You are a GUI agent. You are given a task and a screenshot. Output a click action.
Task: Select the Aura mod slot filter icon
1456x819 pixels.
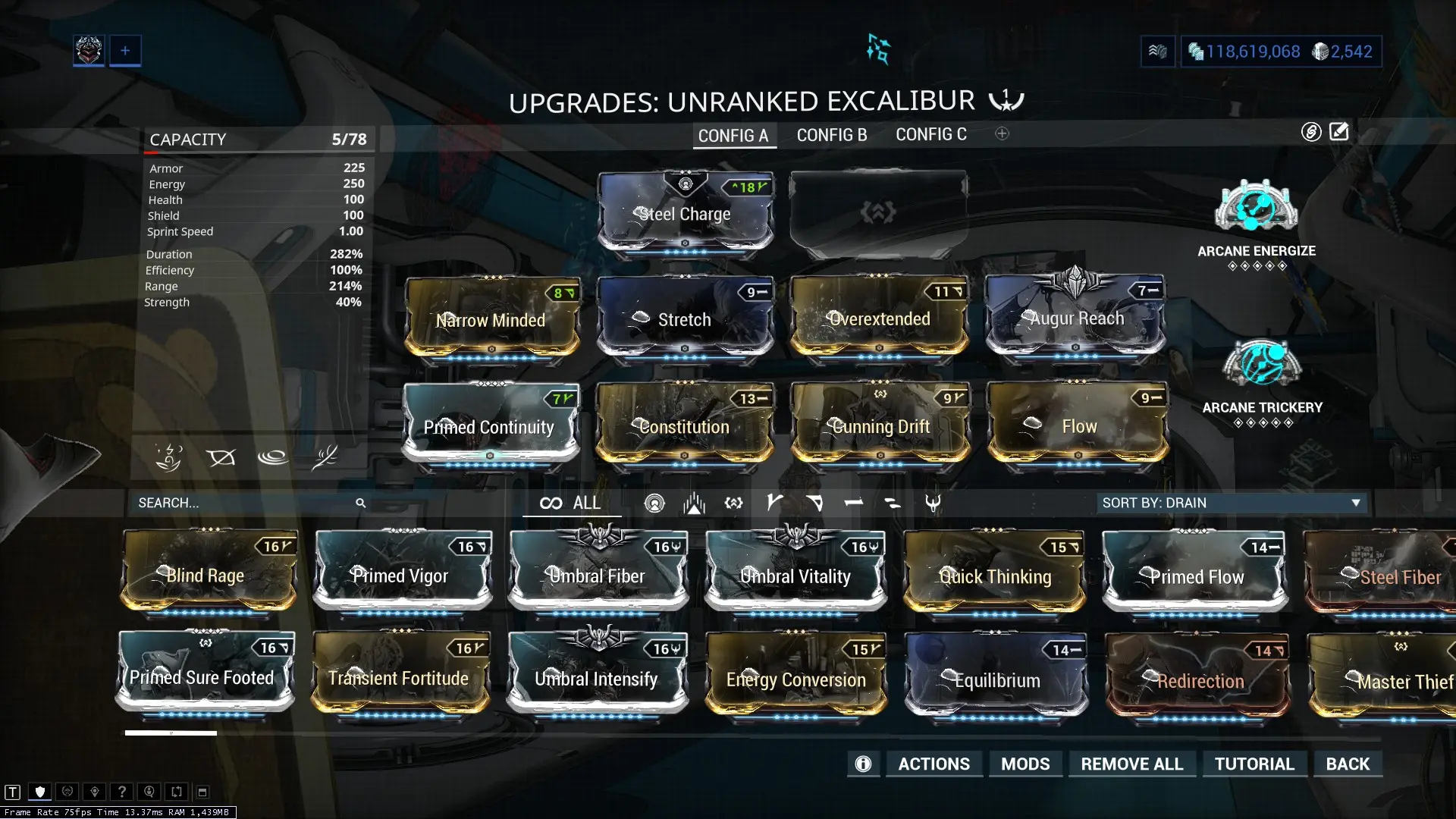[x=654, y=502]
